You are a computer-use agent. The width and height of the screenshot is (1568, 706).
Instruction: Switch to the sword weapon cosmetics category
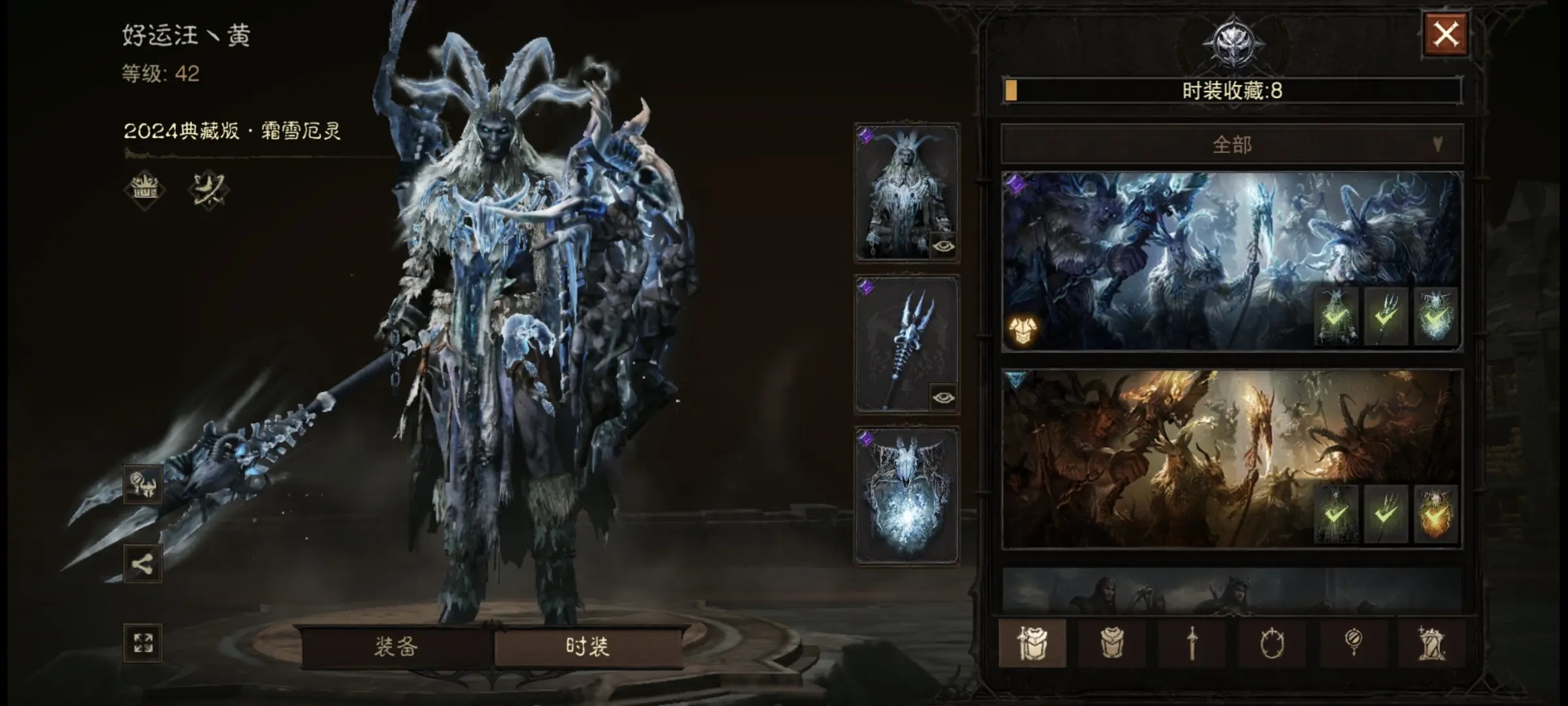(1192, 643)
